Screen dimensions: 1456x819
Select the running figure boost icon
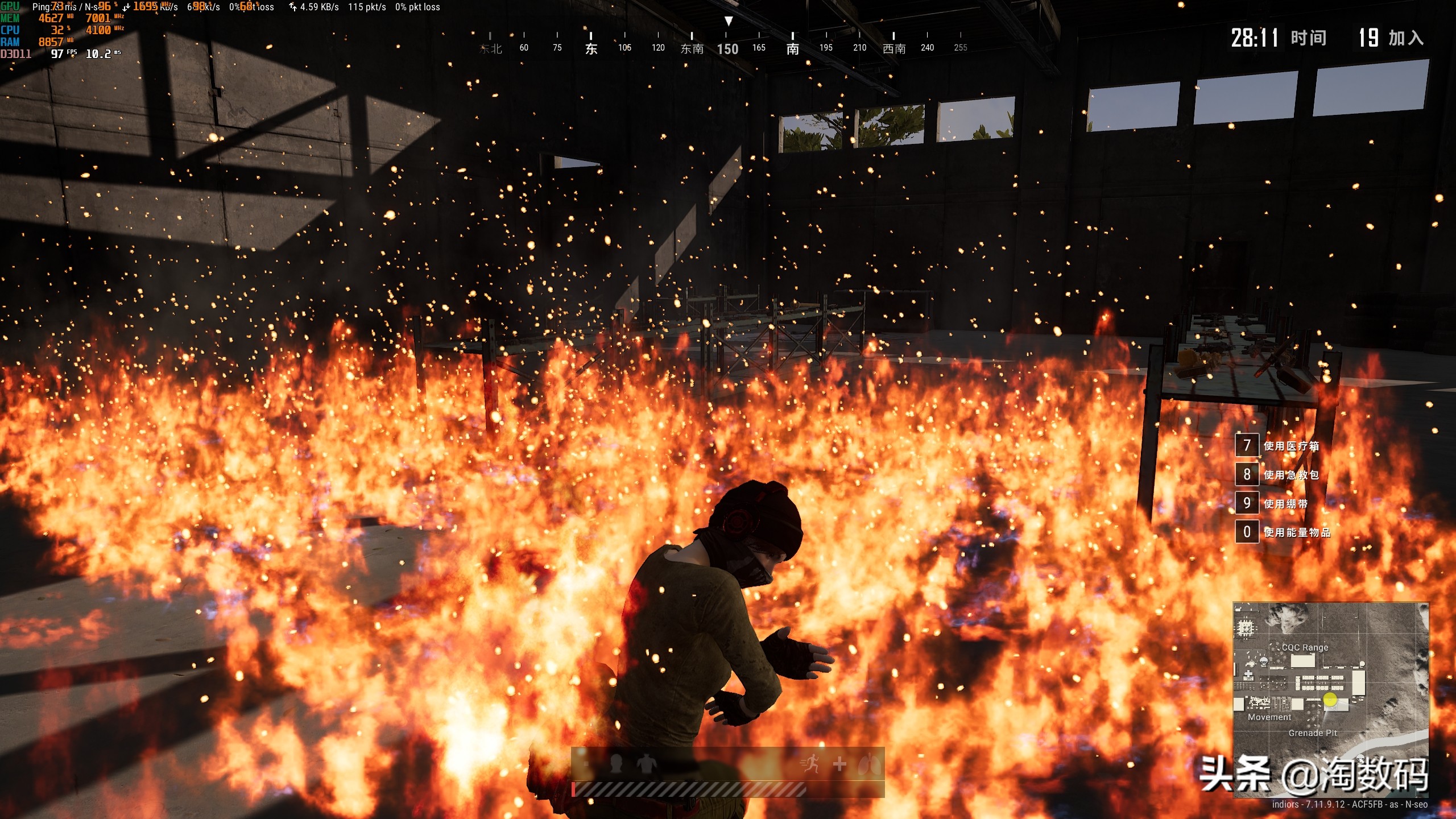(x=810, y=763)
